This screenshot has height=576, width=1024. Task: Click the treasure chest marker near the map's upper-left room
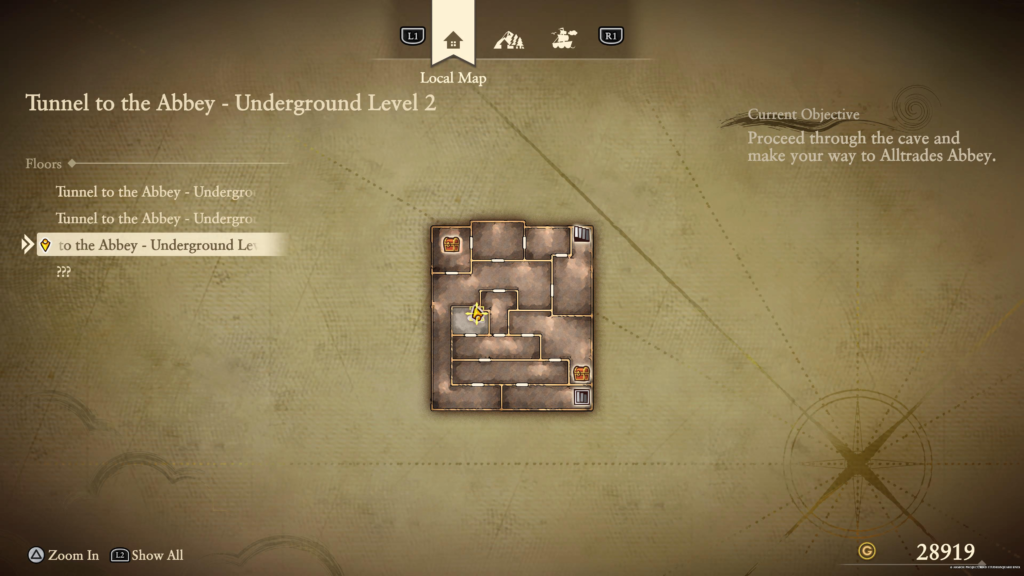pos(451,243)
